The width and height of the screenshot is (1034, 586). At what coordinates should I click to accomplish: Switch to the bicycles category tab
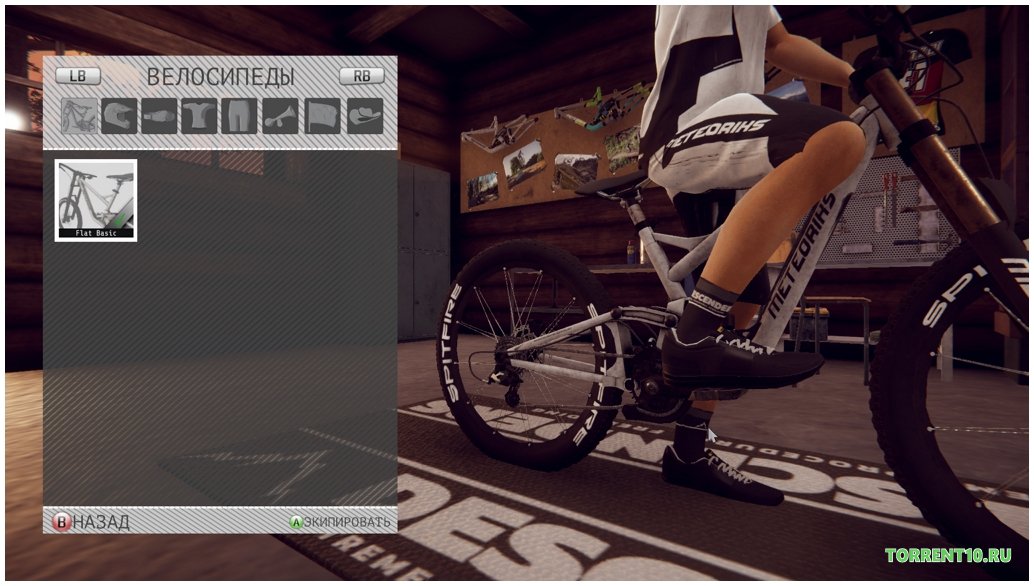click(x=79, y=116)
